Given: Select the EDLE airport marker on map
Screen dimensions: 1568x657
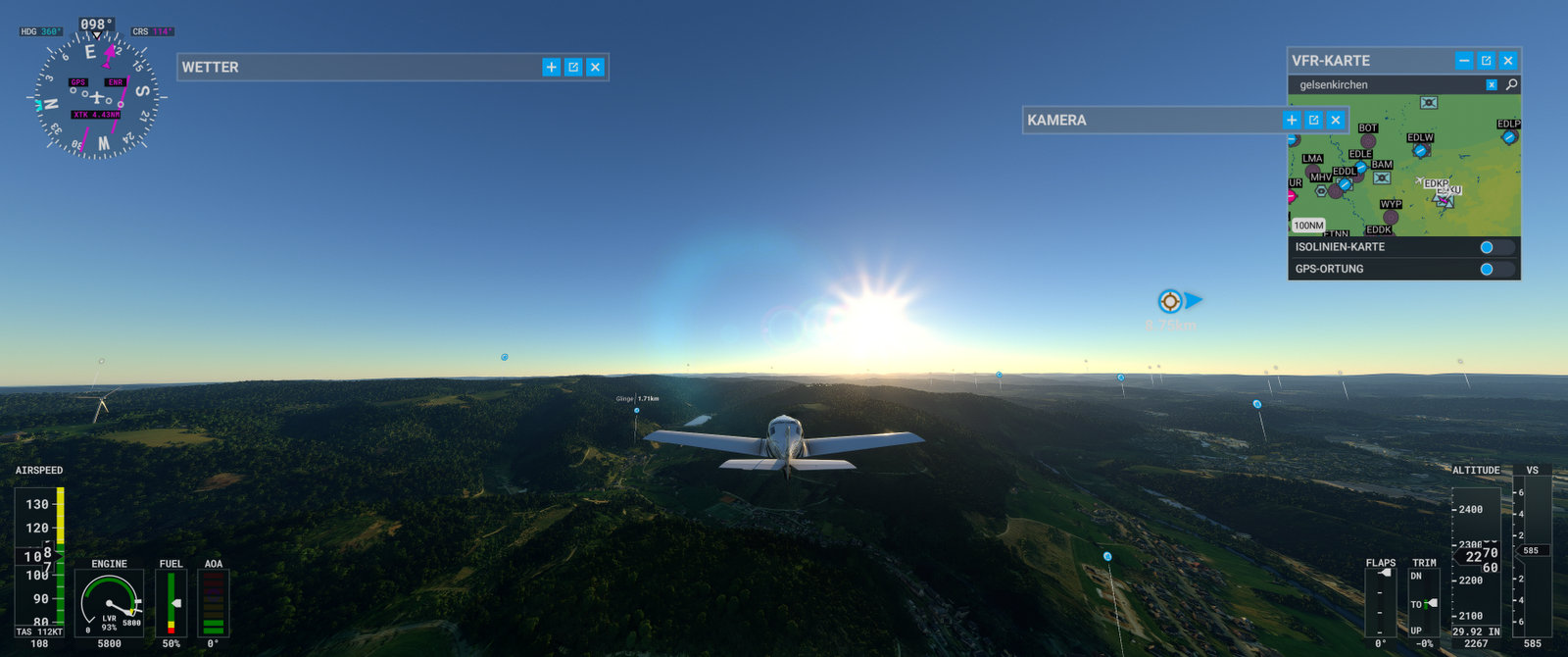Looking at the screenshot, I should (1361, 166).
